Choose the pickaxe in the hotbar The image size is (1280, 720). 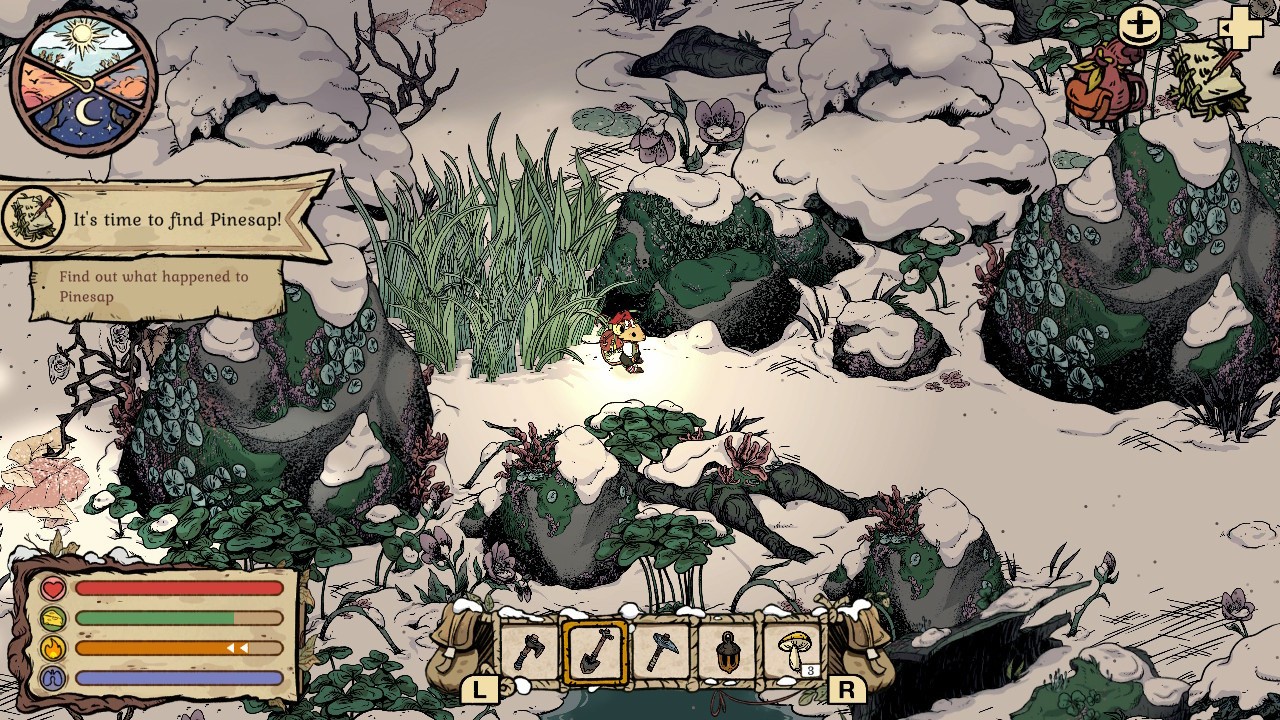coord(661,652)
